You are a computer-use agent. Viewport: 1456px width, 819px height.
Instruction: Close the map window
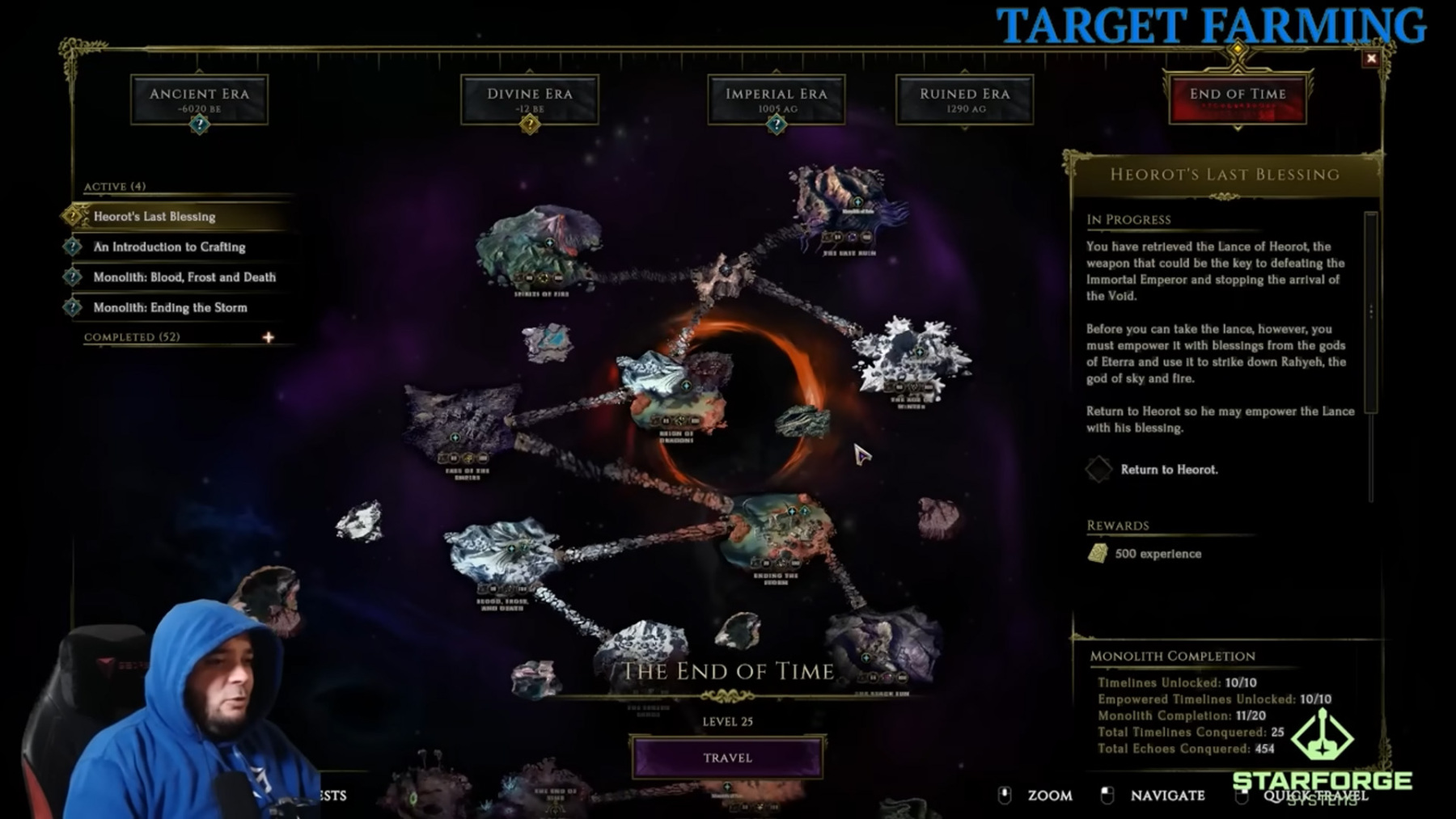pyautogui.click(x=1370, y=58)
